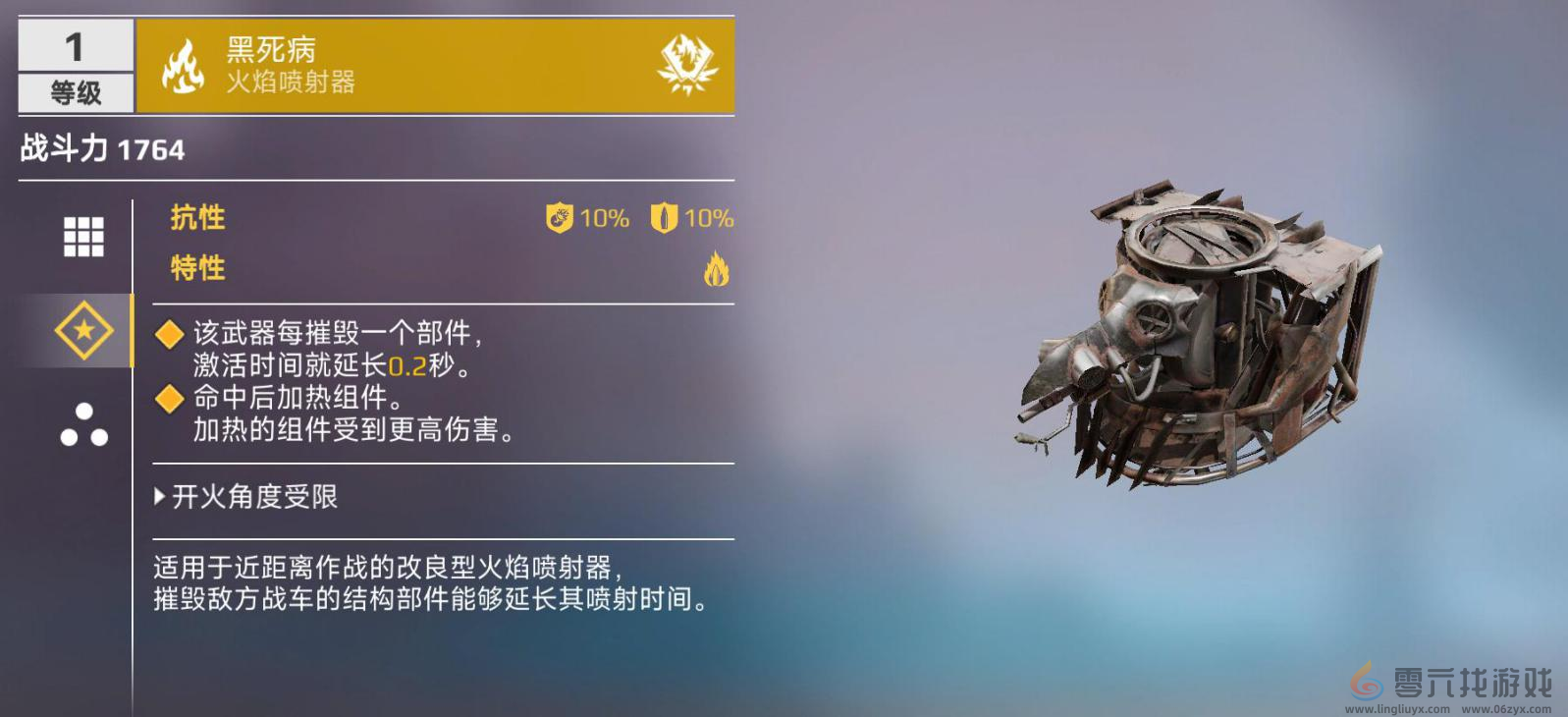The height and width of the screenshot is (717, 1568).
Task: Click the faction emblem on the gold title banner
Action: (686, 64)
